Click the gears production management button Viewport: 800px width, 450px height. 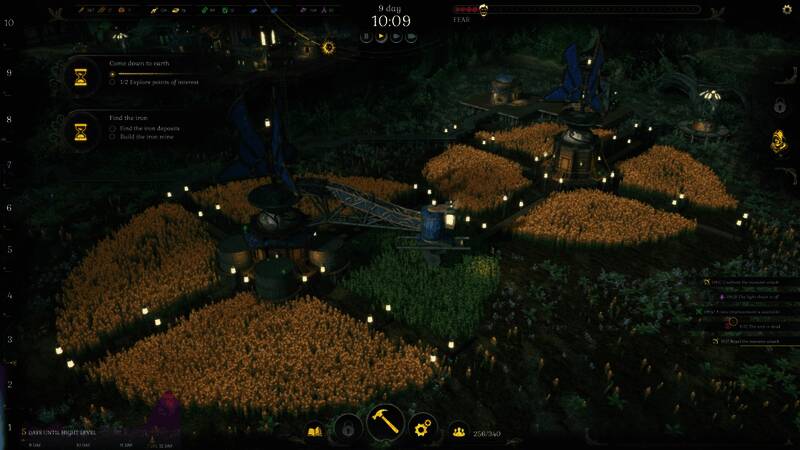pos(425,427)
